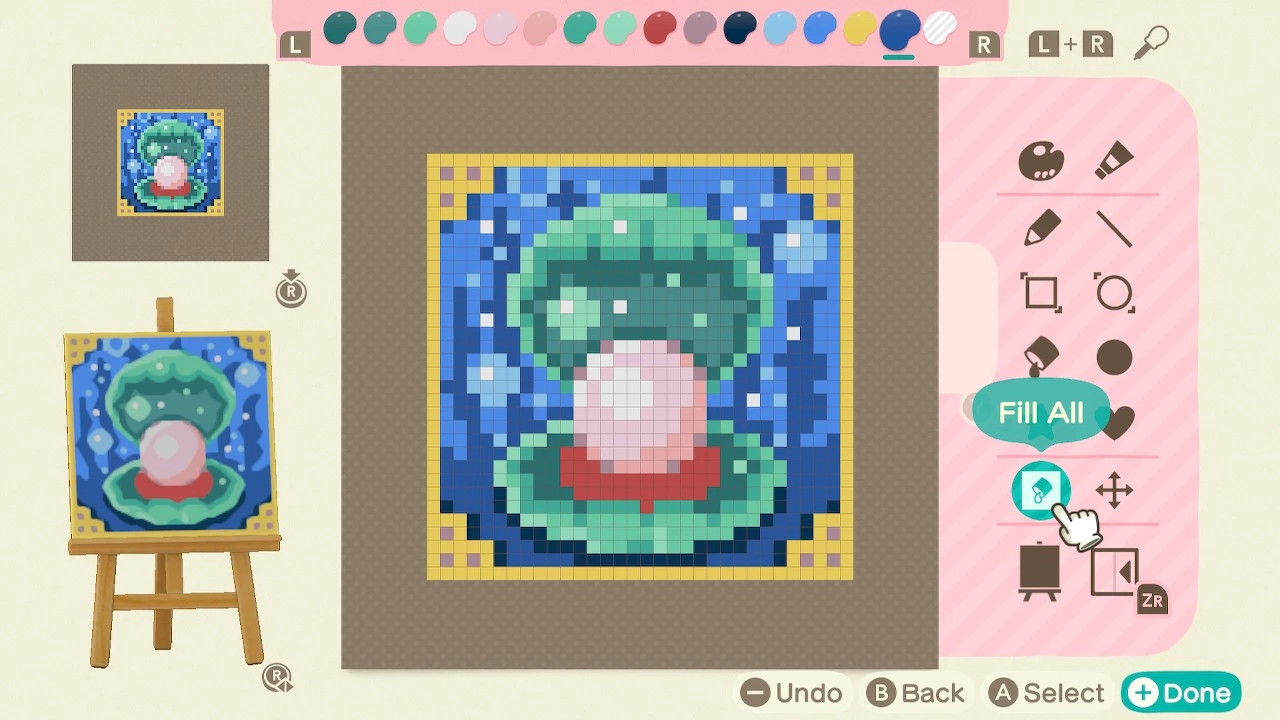Screen dimensions: 1280x720
Task: Select the Circle shape tool
Action: [x=1113, y=294]
